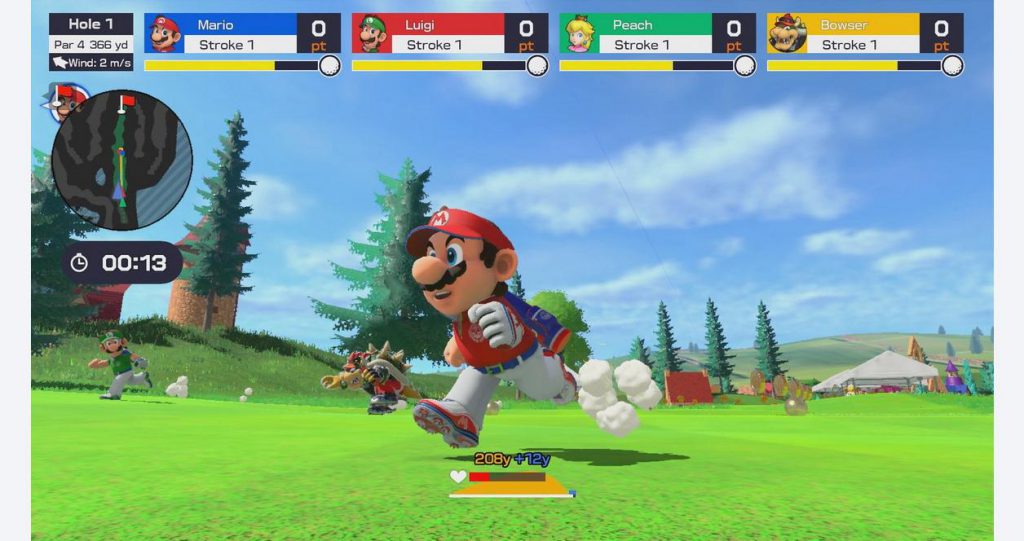Click Peach's portrait icon
This screenshot has width=1024, height=541.
click(579, 35)
